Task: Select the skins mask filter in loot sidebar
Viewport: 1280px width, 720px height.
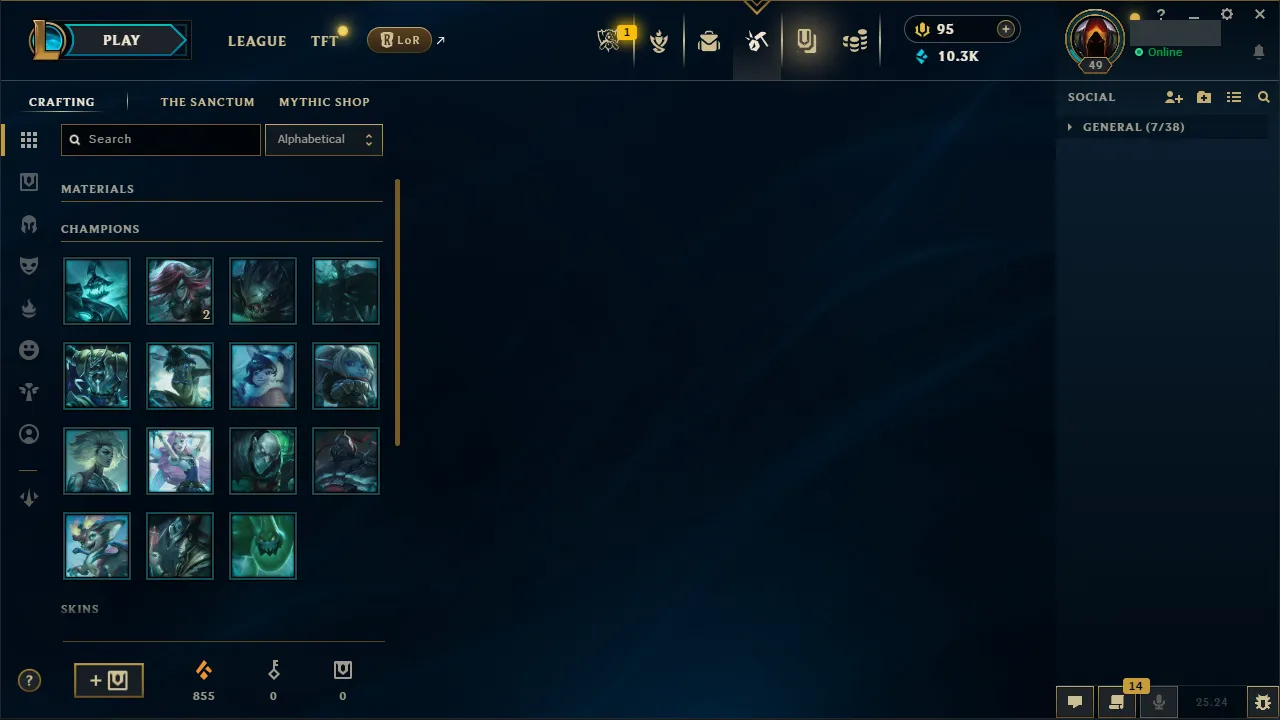Action: coord(29,265)
